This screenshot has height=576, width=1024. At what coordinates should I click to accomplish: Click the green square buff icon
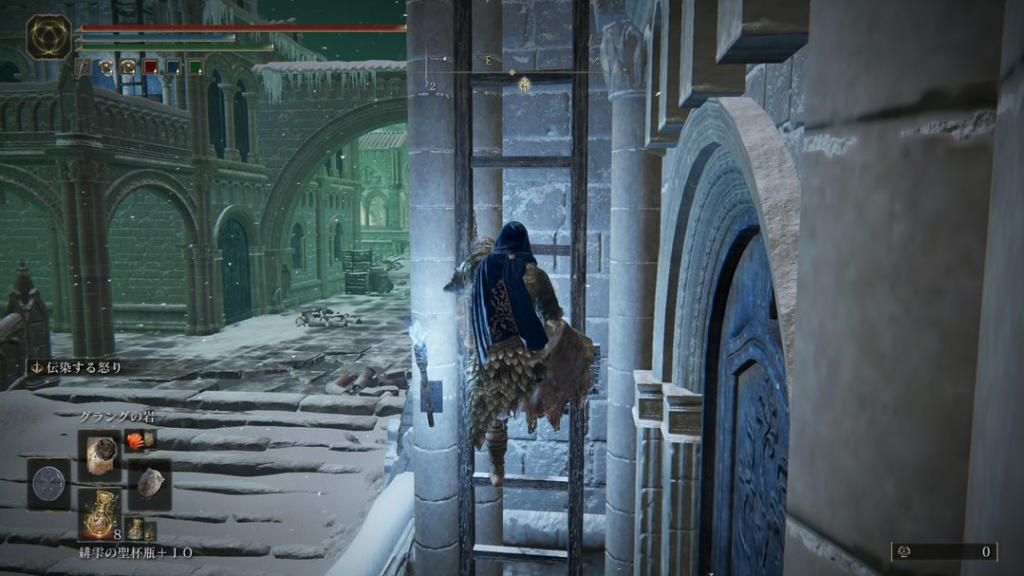coord(195,67)
